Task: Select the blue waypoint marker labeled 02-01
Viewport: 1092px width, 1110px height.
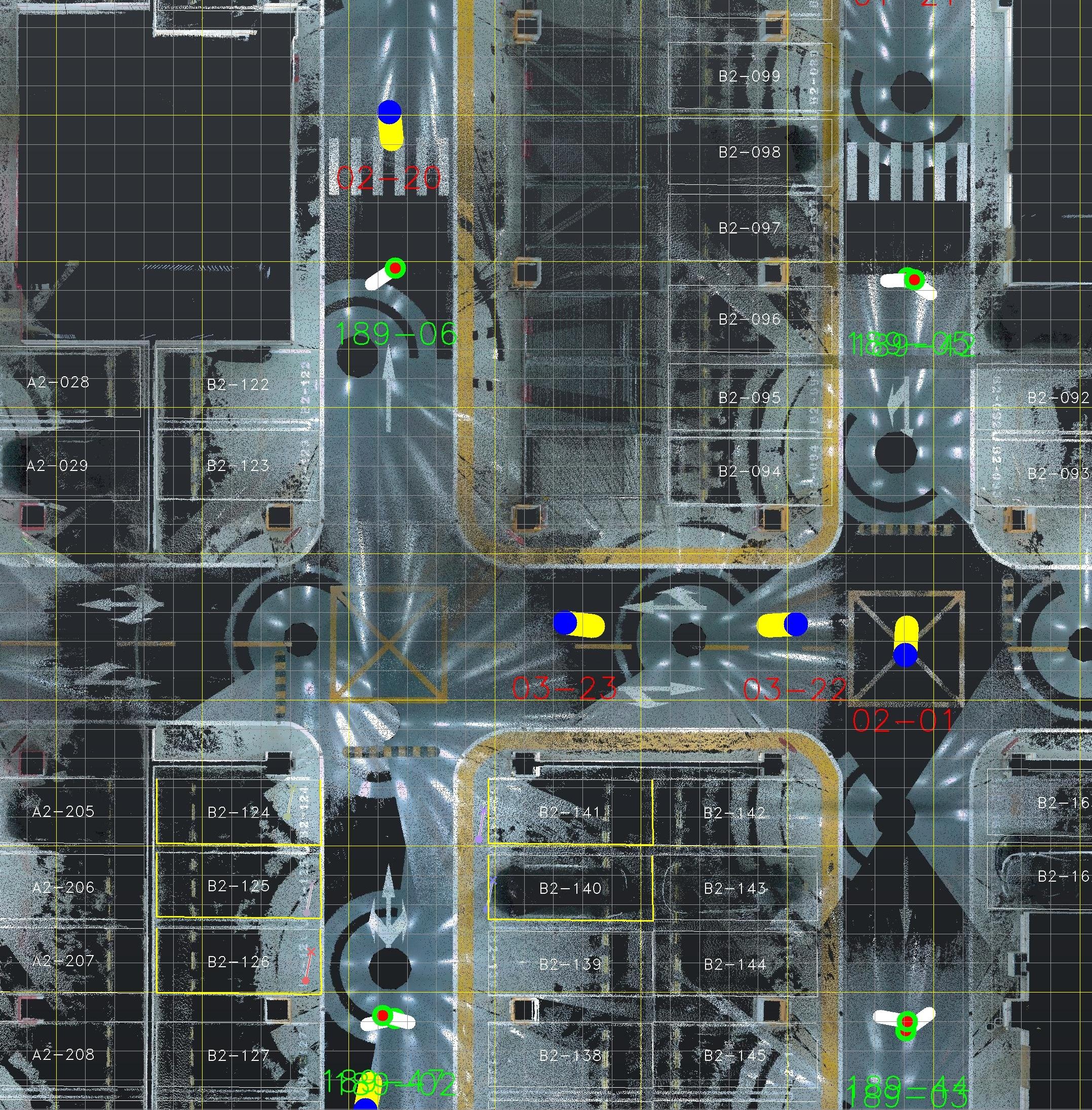Action: coord(906,655)
